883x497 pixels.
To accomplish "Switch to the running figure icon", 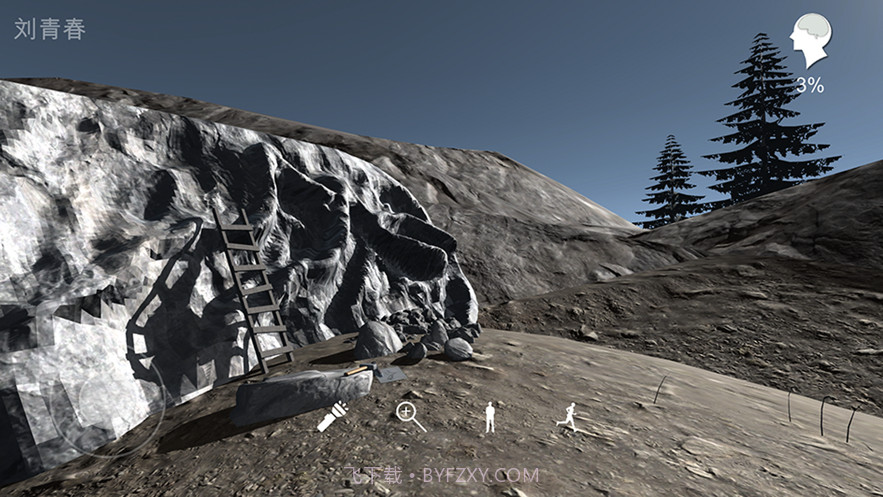I will tap(567, 417).
